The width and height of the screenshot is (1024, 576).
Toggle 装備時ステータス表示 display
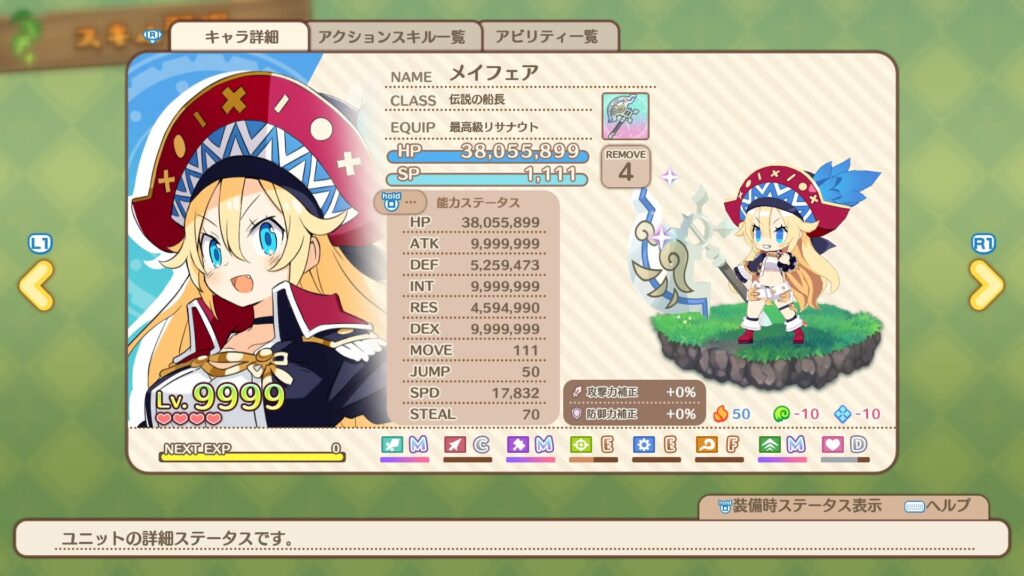[792, 506]
